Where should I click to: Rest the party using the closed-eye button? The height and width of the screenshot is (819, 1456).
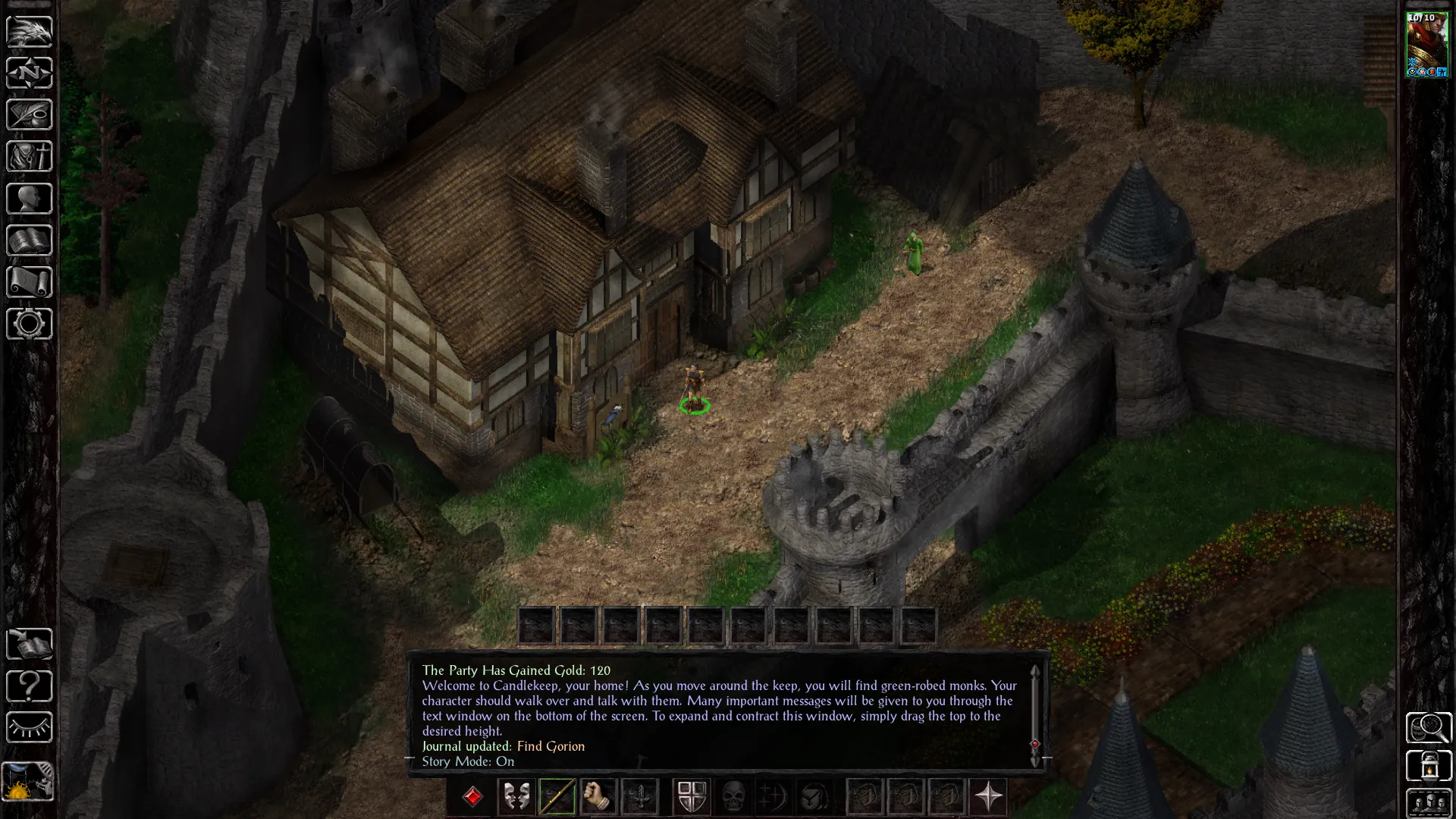coord(29,728)
